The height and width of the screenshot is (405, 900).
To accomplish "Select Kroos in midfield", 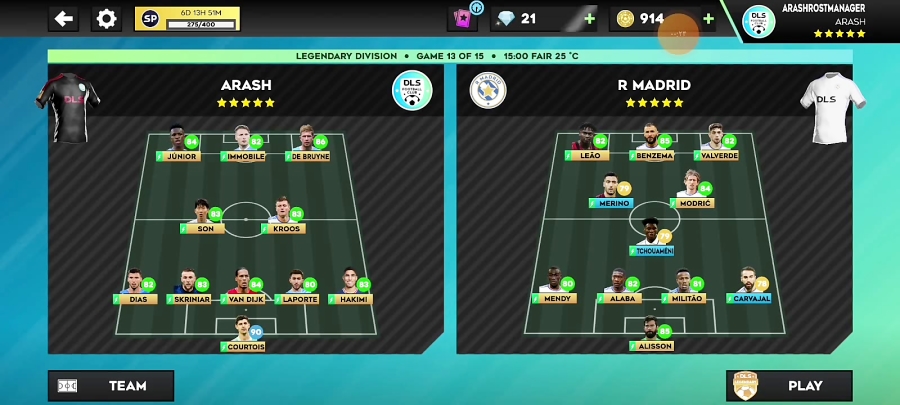I will click(282, 215).
